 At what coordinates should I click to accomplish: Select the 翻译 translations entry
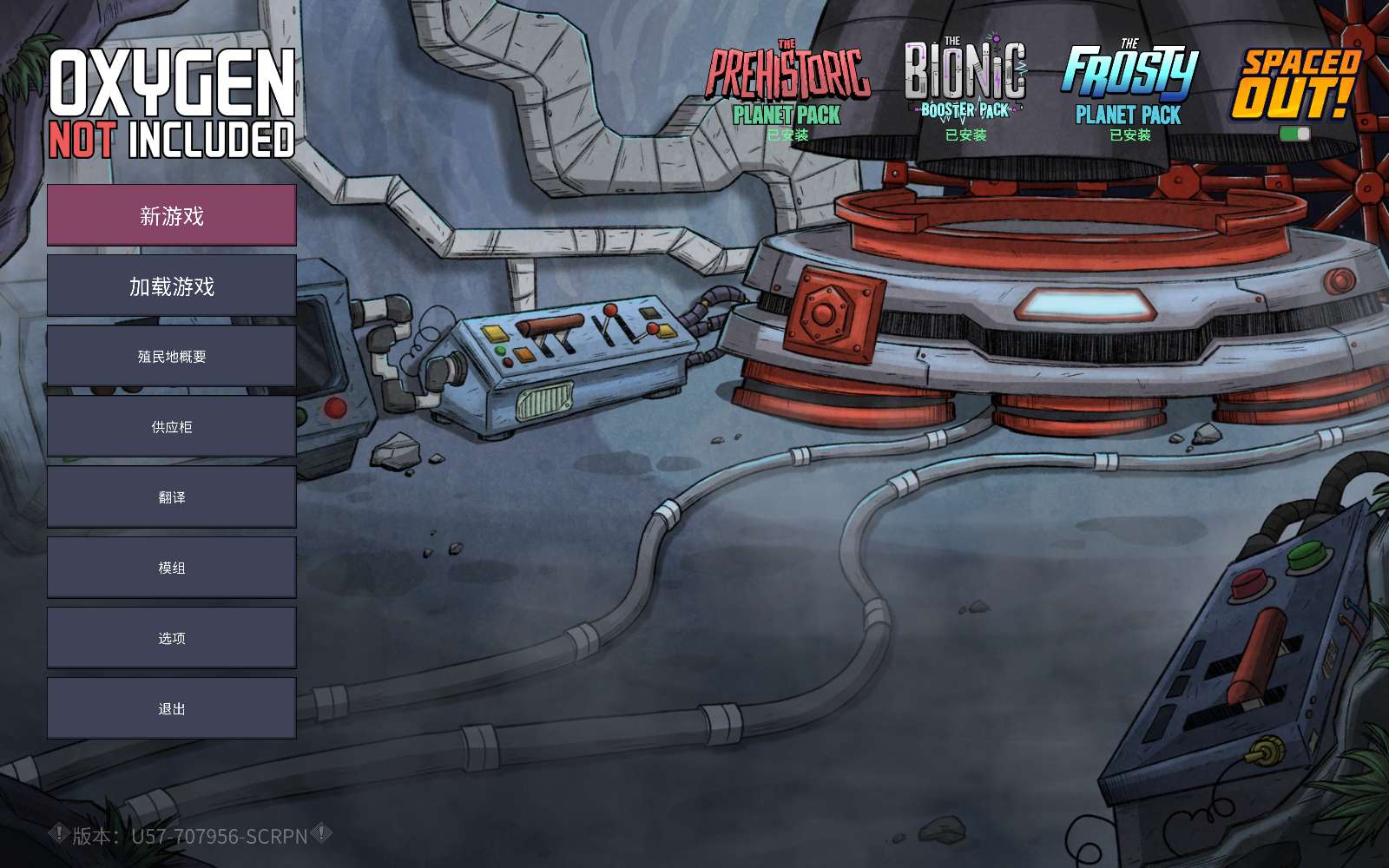click(x=171, y=496)
